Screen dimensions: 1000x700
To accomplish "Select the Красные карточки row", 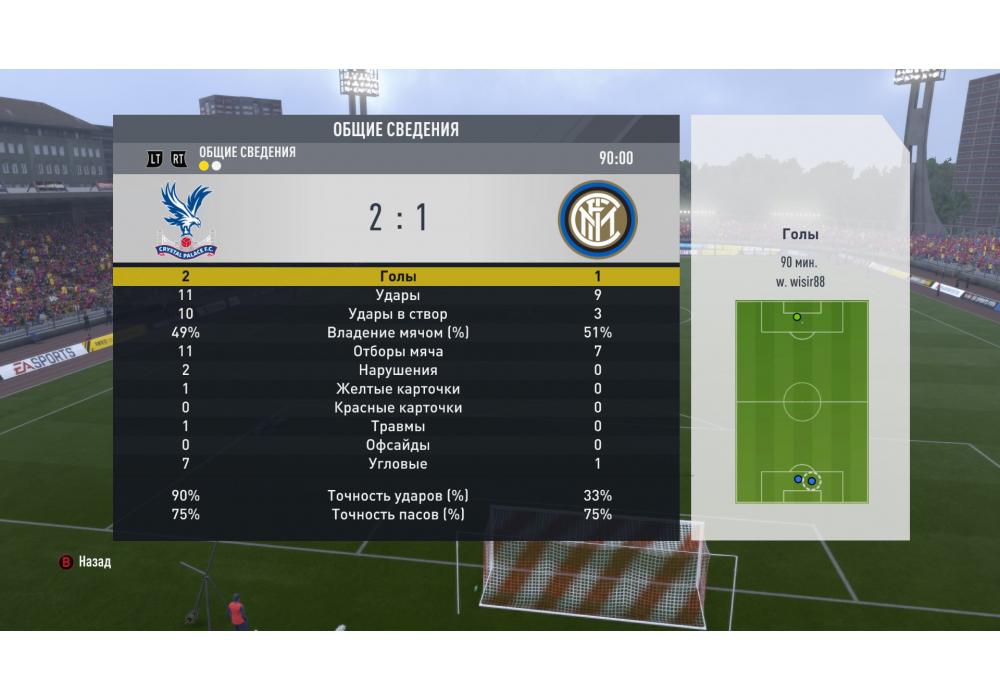I will click(398, 408).
